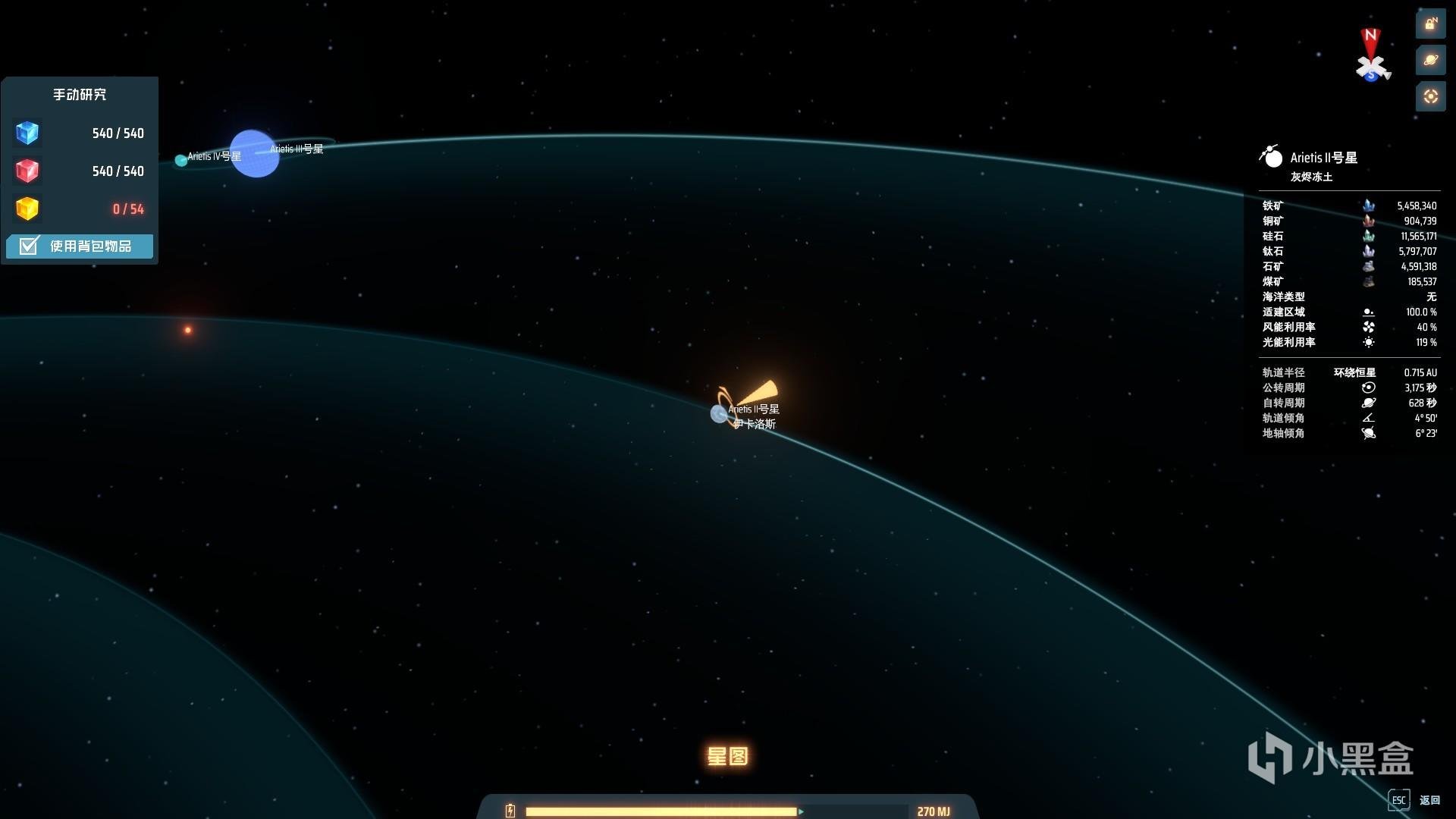The width and height of the screenshot is (1456, 819).
Task: Click the target locate icon on the right sidebar
Action: (1431, 96)
